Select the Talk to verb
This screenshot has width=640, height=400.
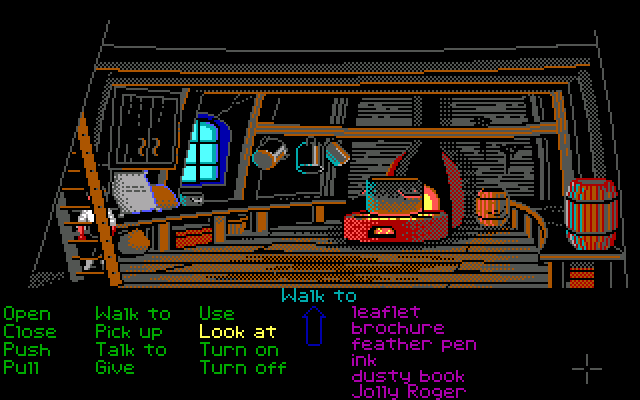pos(132,349)
